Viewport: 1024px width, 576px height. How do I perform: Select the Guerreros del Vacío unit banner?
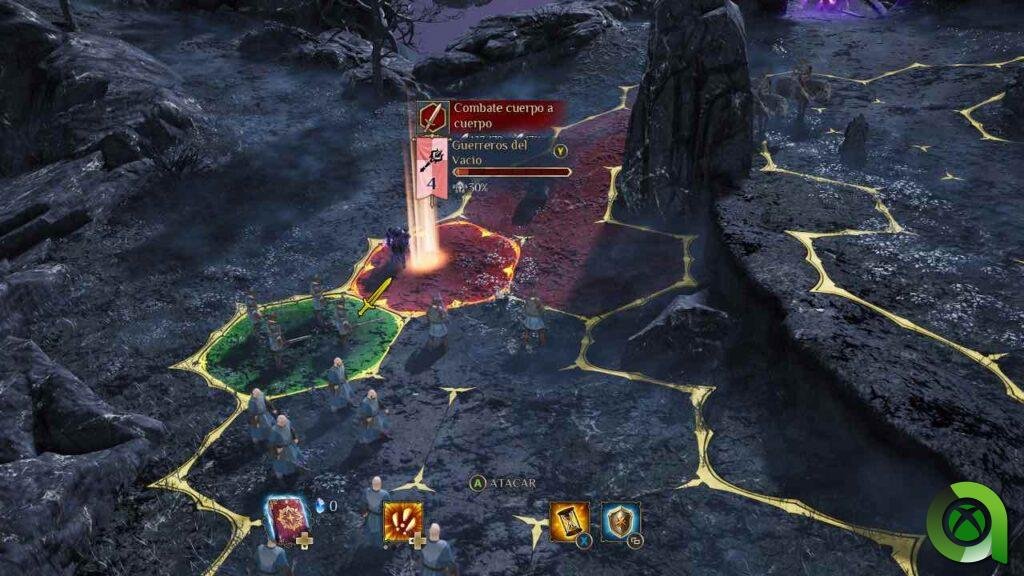[431, 168]
